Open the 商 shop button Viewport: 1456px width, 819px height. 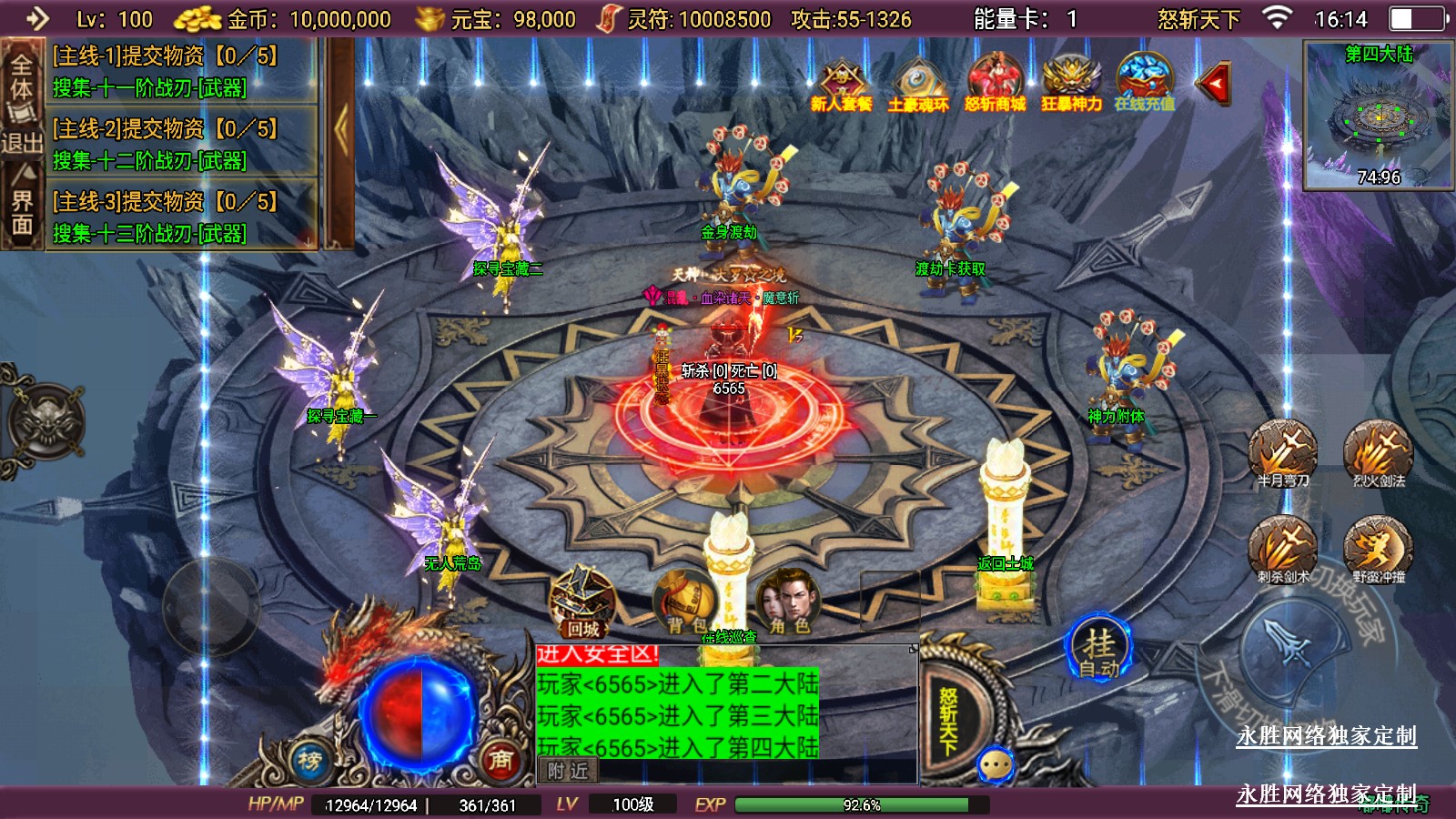pyautogui.click(x=500, y=760)
